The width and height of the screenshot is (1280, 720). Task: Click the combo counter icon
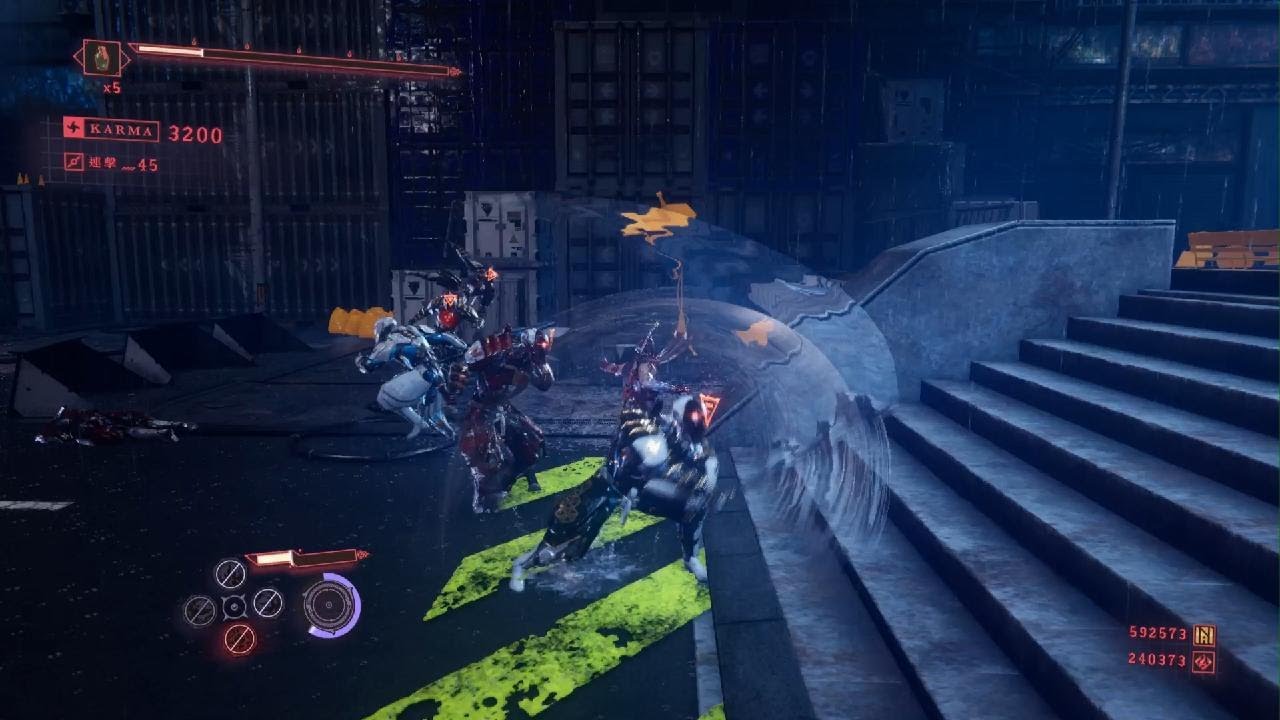74,162
